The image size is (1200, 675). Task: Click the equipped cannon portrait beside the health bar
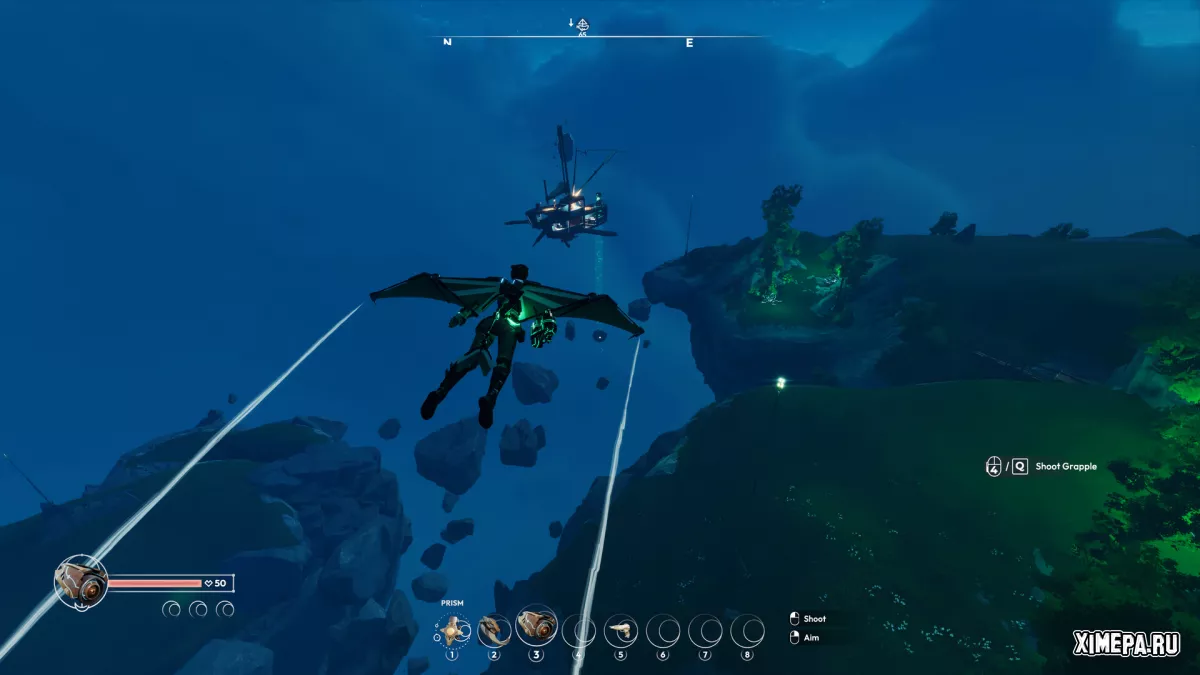pos(81,581)
